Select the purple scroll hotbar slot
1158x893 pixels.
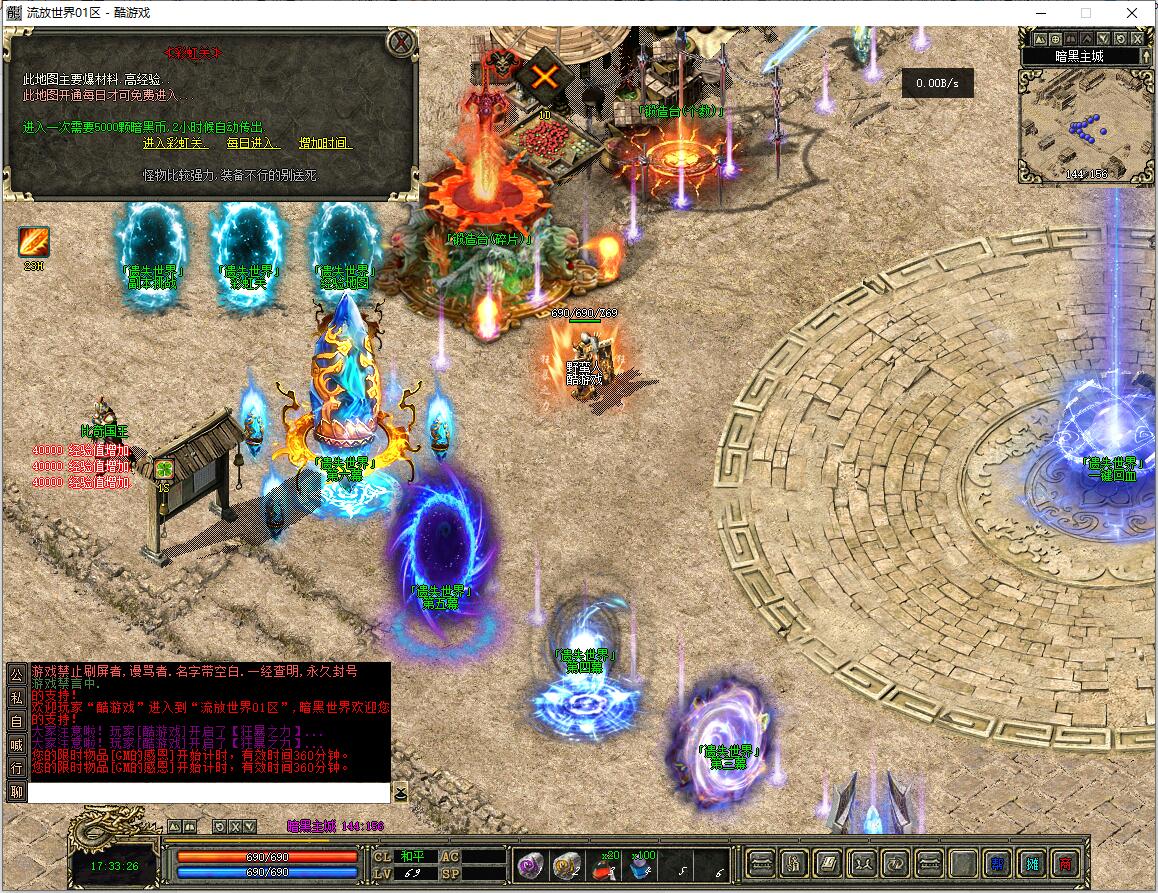click(529, 865)
